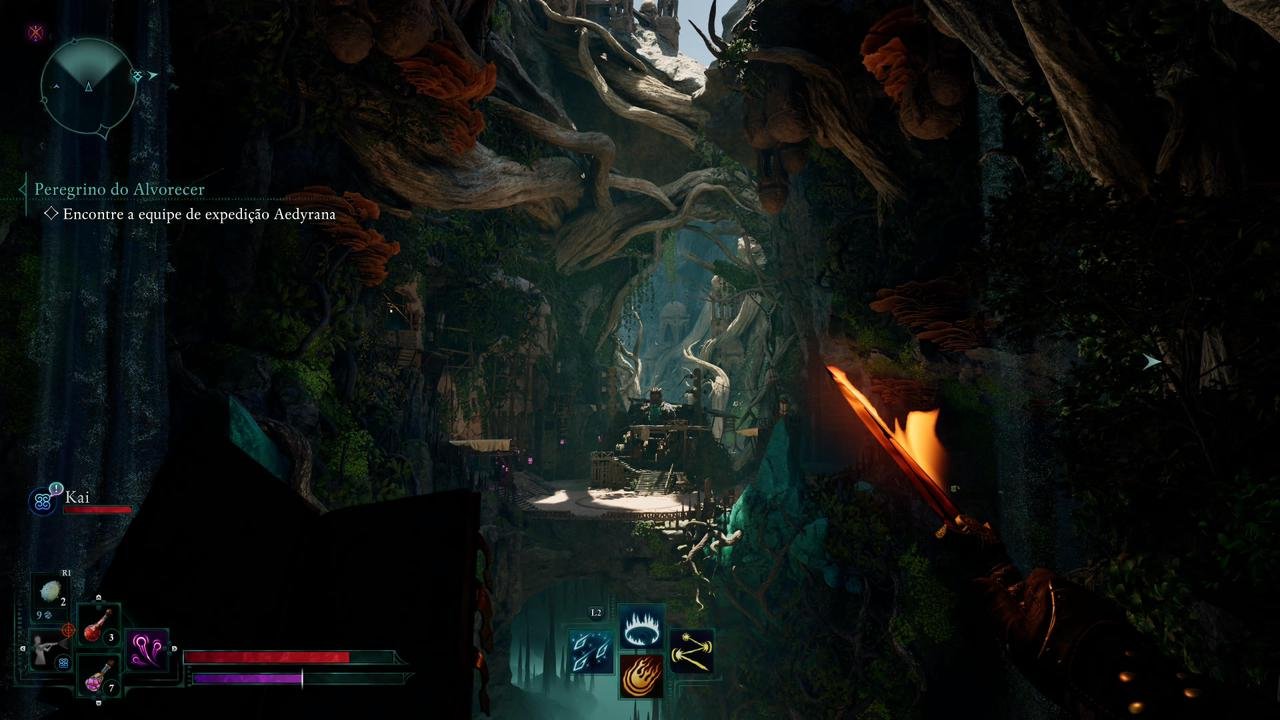This screenshot has height=720, width=1280.
Task: Click the crossed-weapons status icon above minimap
Action: click(x=36, y=32)
